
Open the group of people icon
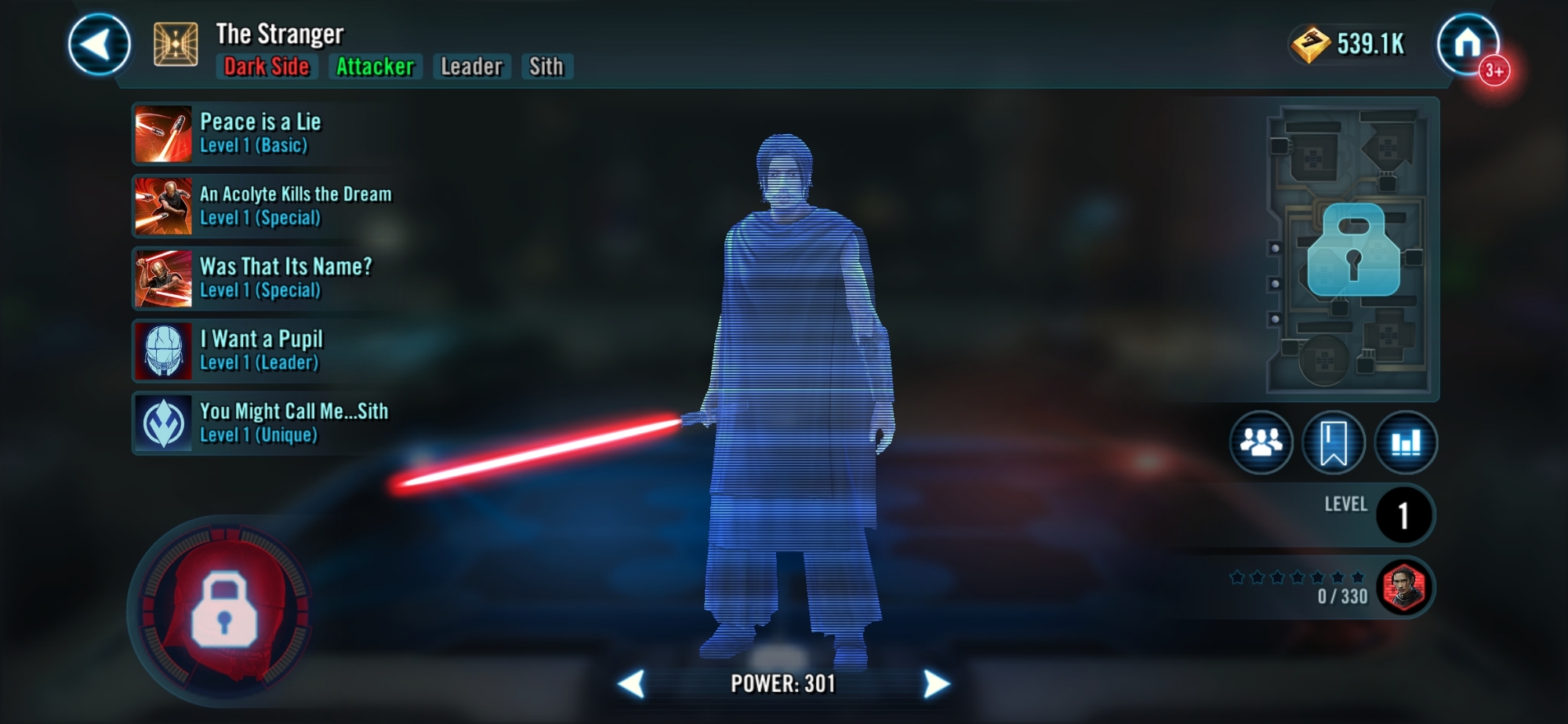coord(1261,442)
